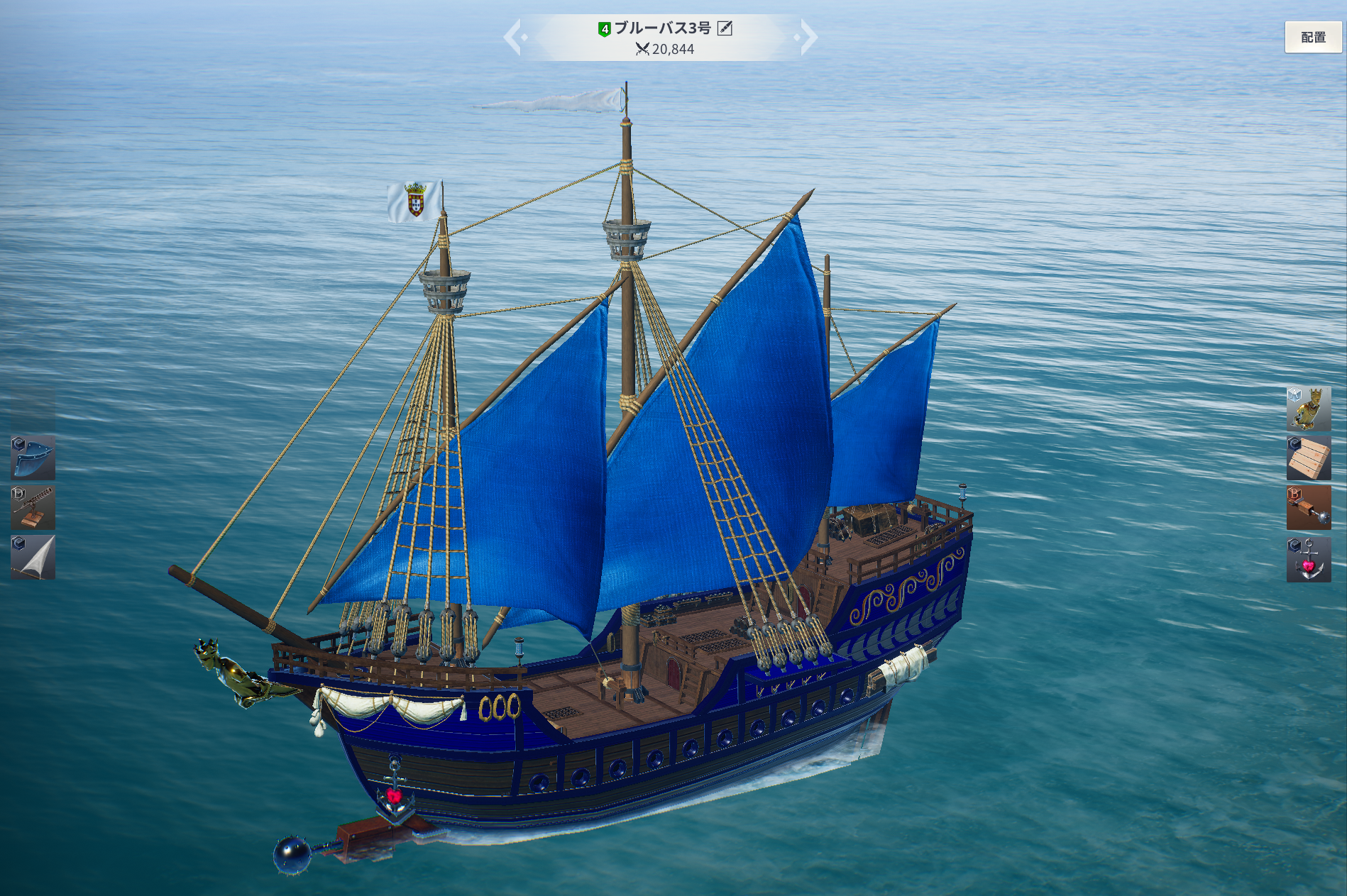Select the spiked ball ram slot

[1308, 508]
